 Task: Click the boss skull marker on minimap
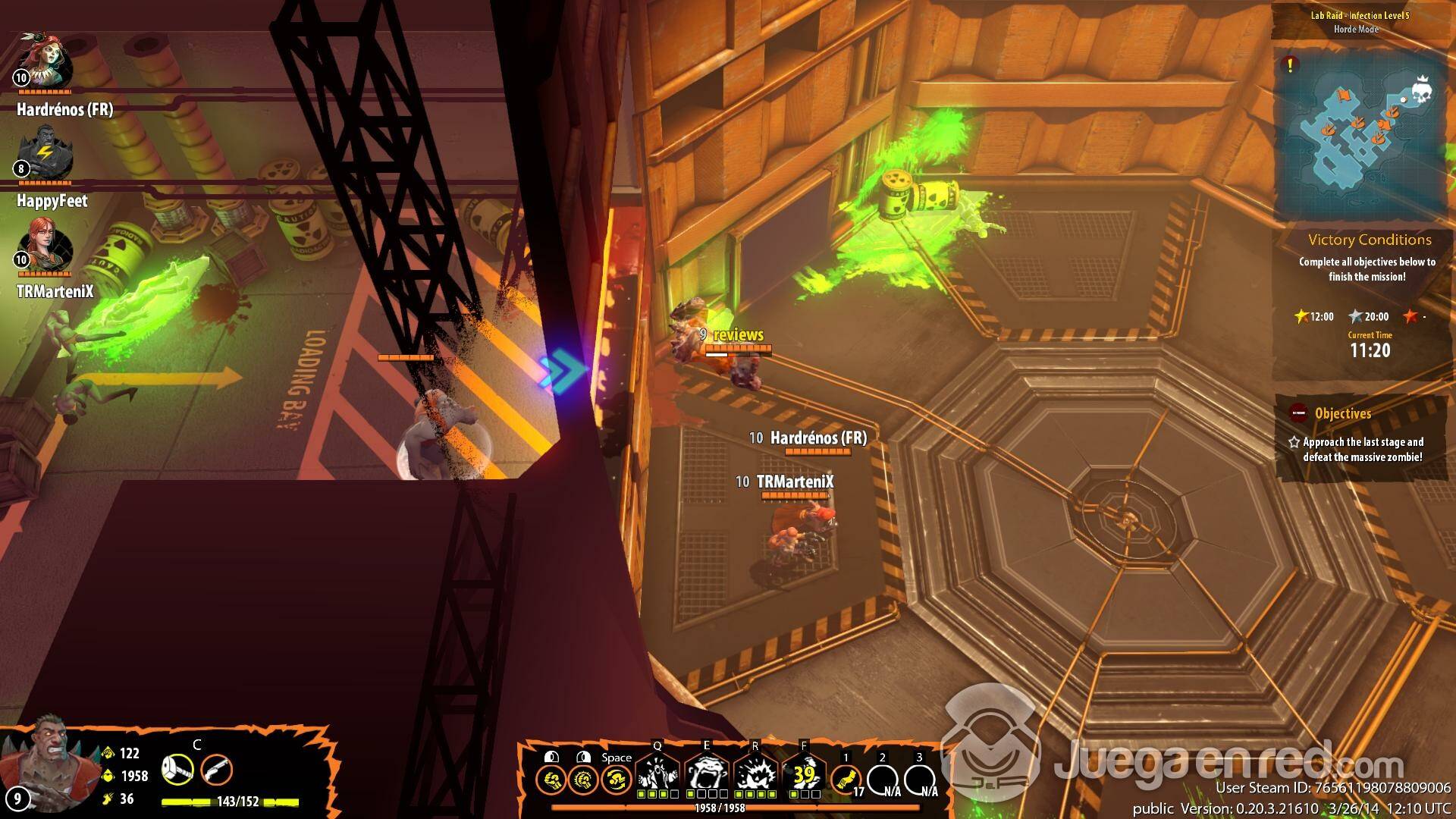click(x=1422, y=92)
